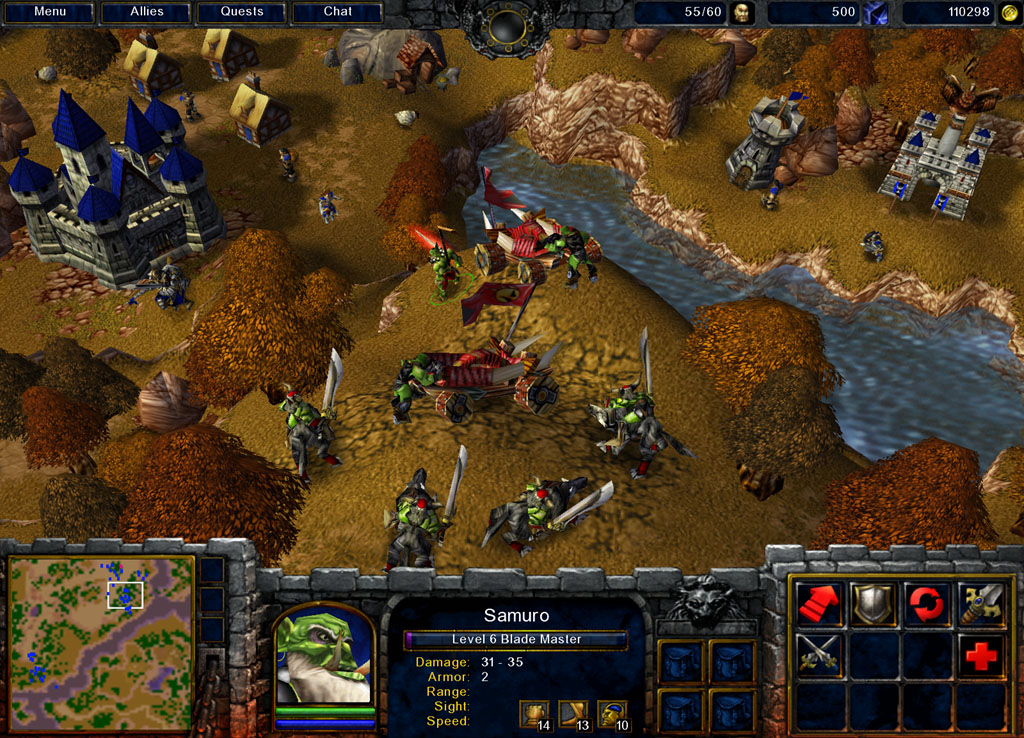
Task: Click the strength fist attribute icon
Action: (x=532, y=712)
